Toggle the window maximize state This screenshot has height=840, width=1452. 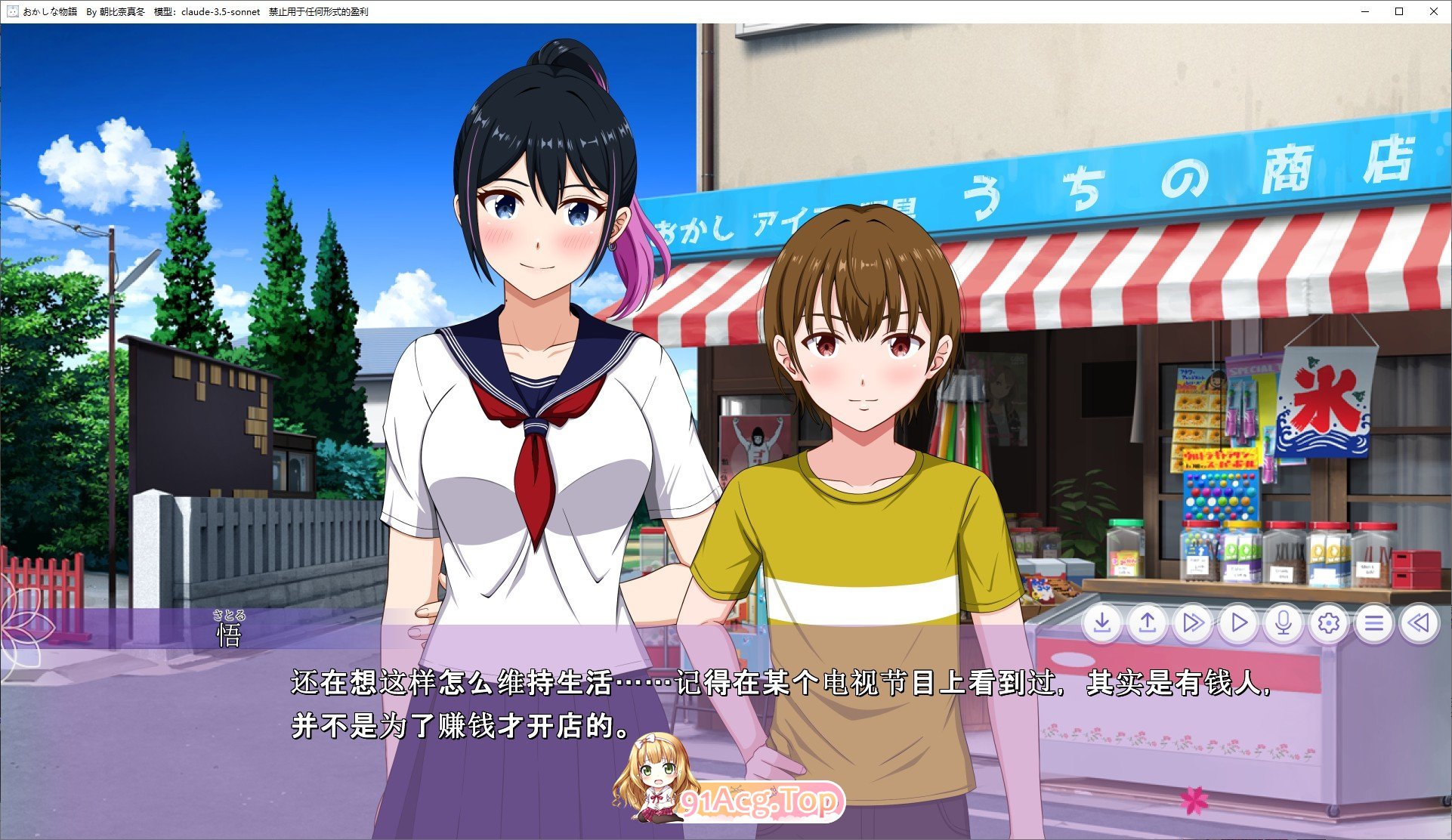click(1398, 11)
